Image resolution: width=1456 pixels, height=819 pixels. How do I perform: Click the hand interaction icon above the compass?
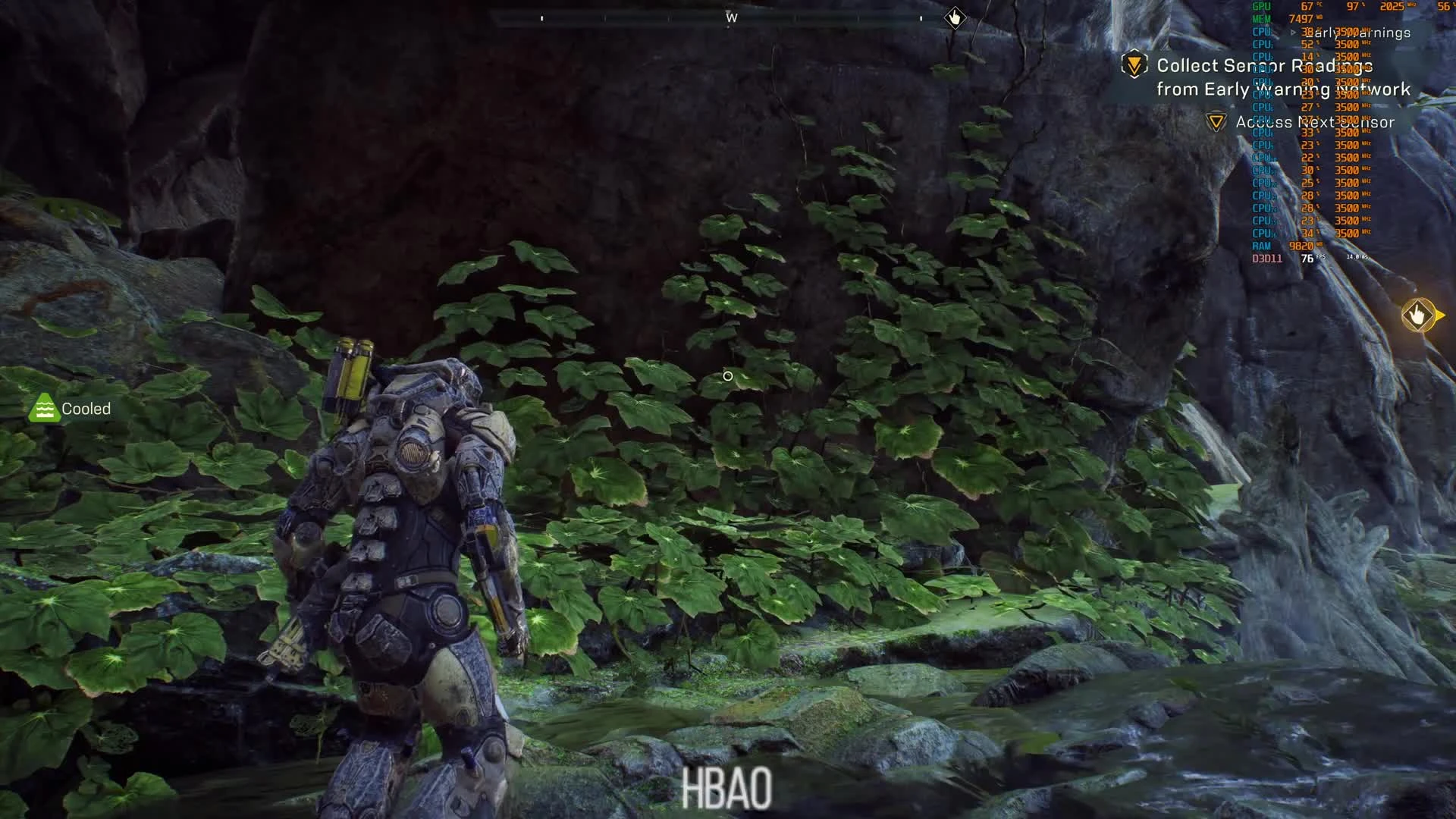(954, 17)
